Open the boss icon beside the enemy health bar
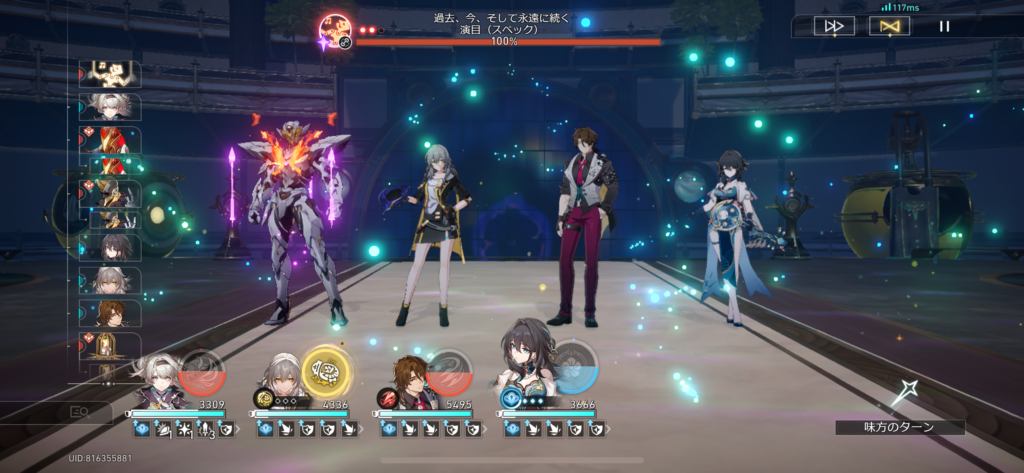Image resolution: width=1024 pixels, height=473 pixels. [336, 30]
